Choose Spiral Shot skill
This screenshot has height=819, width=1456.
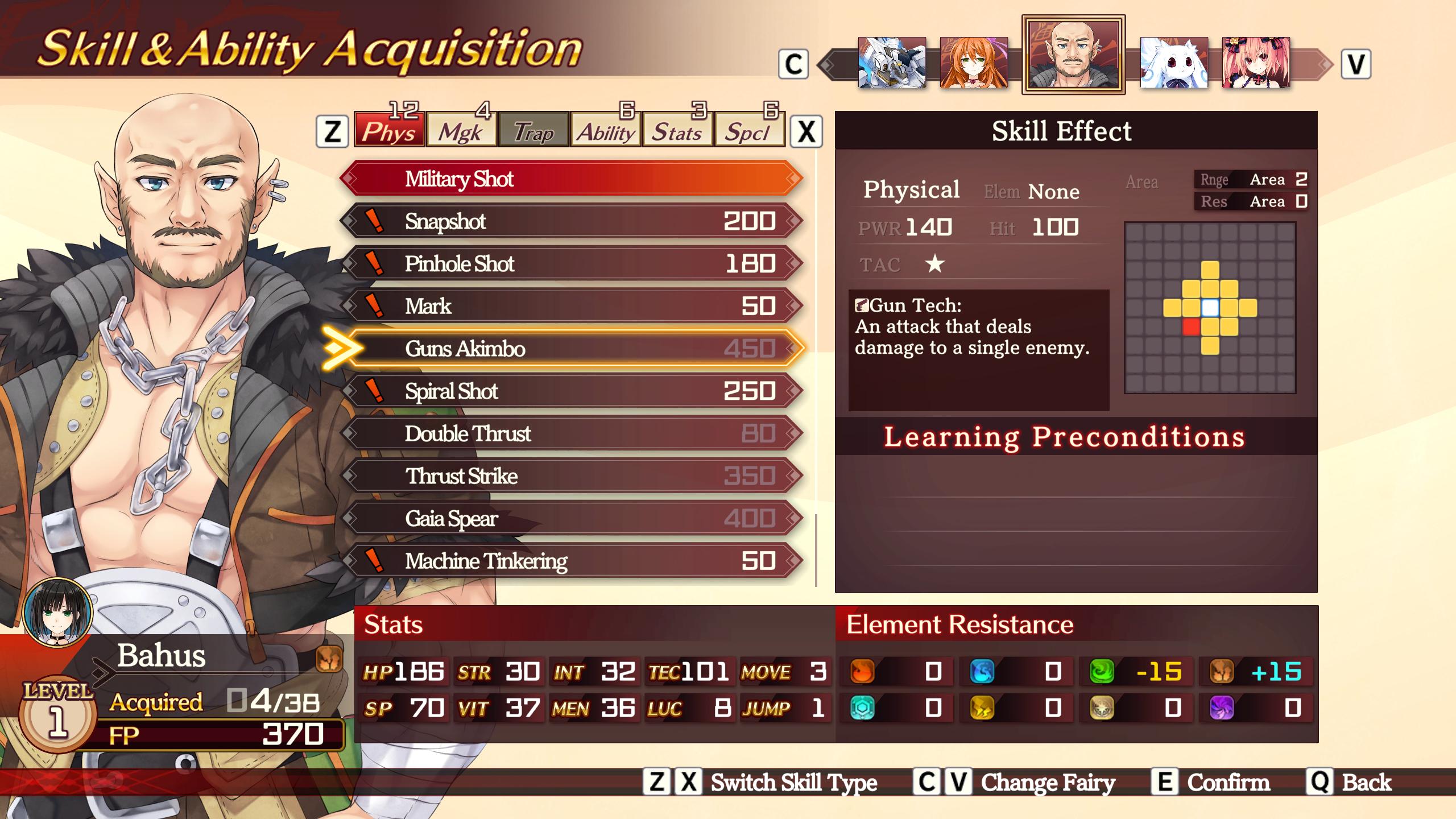[571, 391]
